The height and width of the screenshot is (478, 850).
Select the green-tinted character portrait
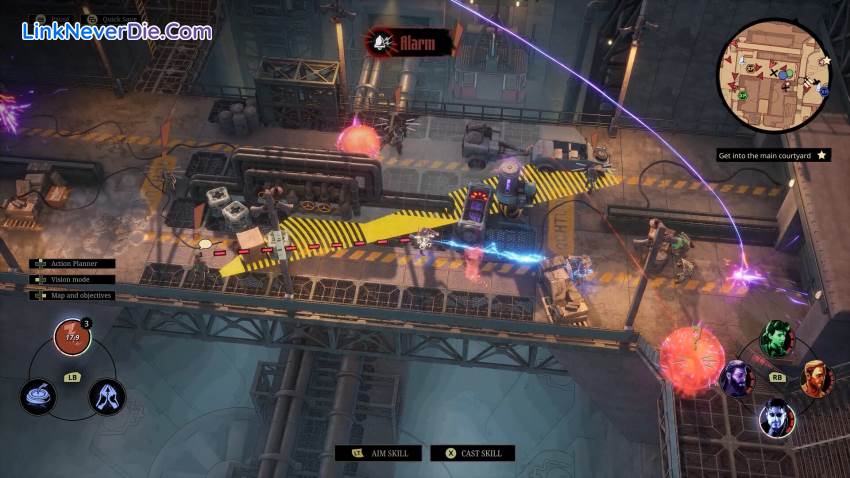point(776,338)
